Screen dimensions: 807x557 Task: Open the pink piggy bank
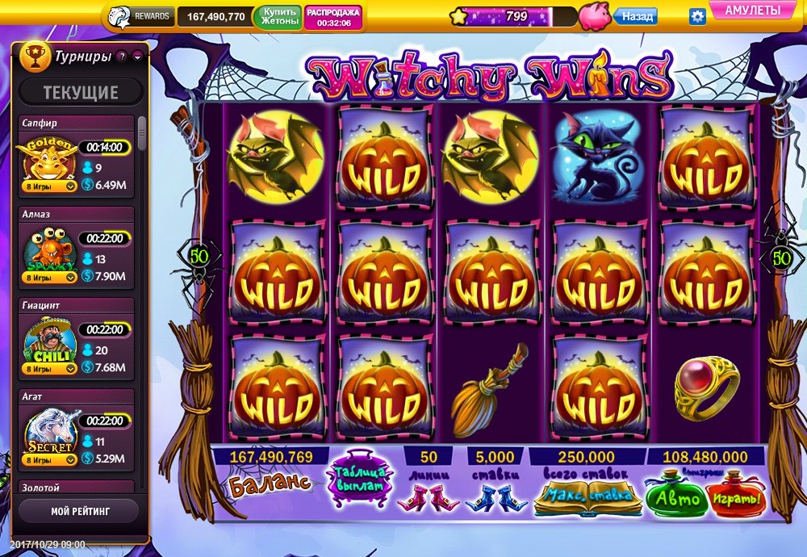pos(593,16)
